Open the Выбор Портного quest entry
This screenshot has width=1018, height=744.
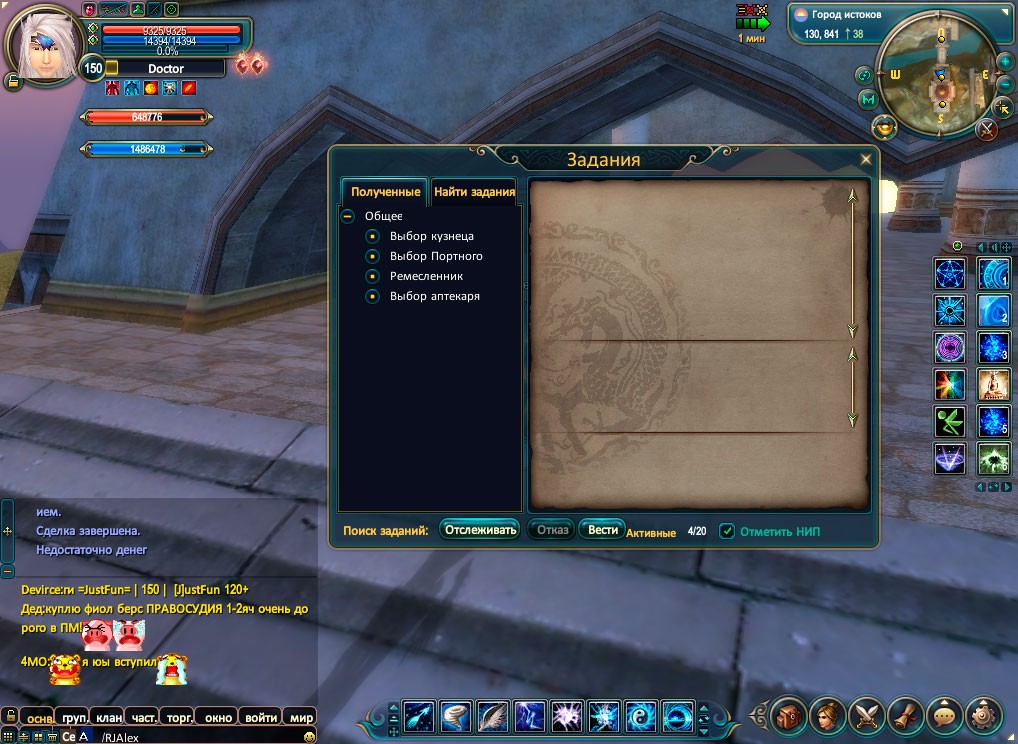coord(436,256)
